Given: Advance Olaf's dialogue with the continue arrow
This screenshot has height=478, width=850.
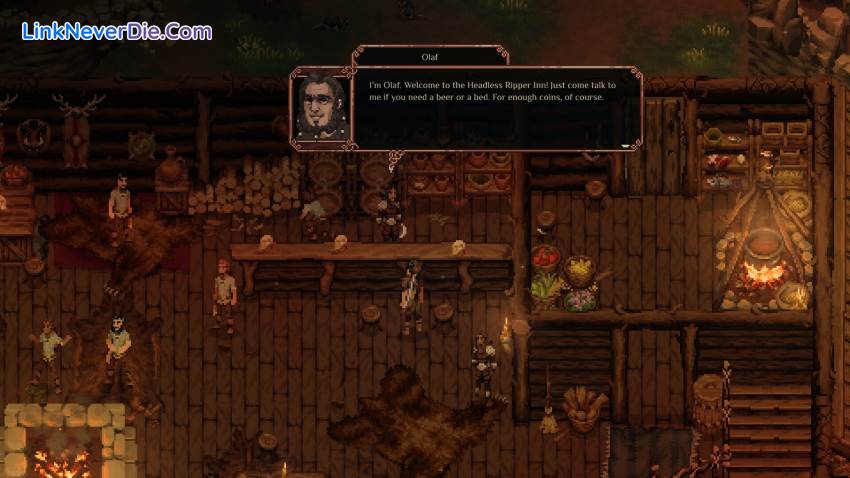Looking at the screenshot, I should [627, 145].
